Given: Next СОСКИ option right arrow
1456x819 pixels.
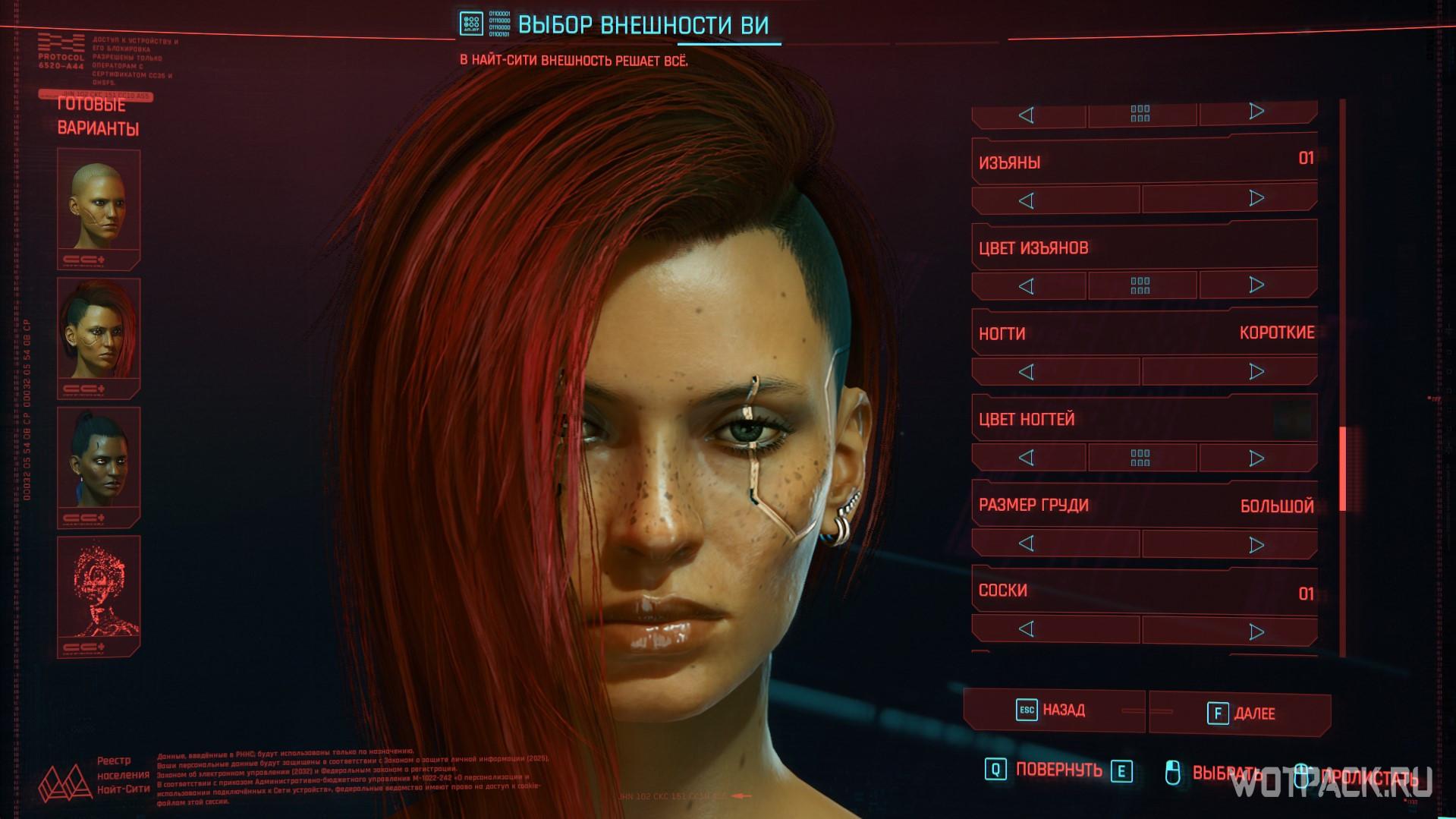Looking at the screenshot, I should (x=1256, y=631).
